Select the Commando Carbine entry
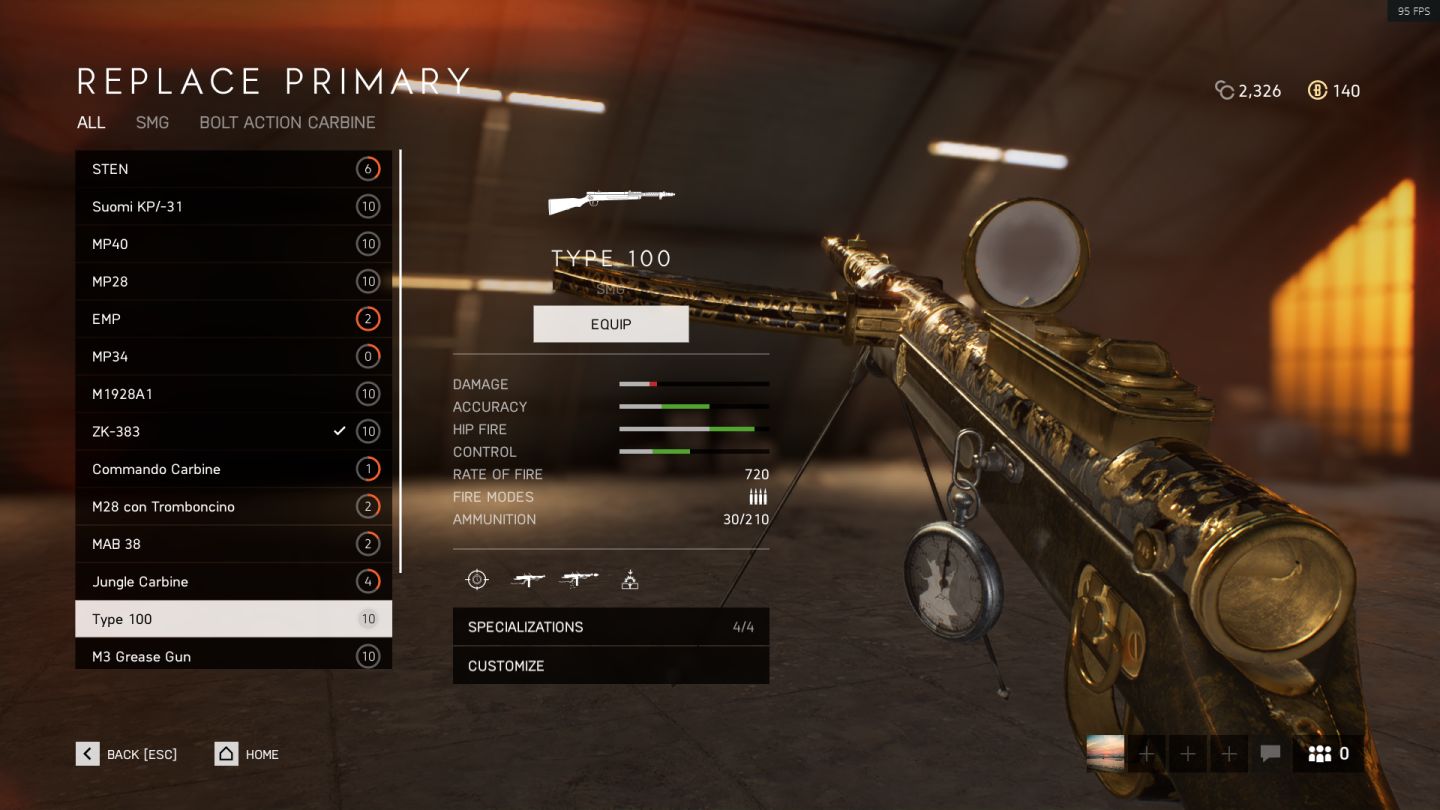Image resolution: width=1440 pixels, height=810 pixels. (x=233, y=469)
